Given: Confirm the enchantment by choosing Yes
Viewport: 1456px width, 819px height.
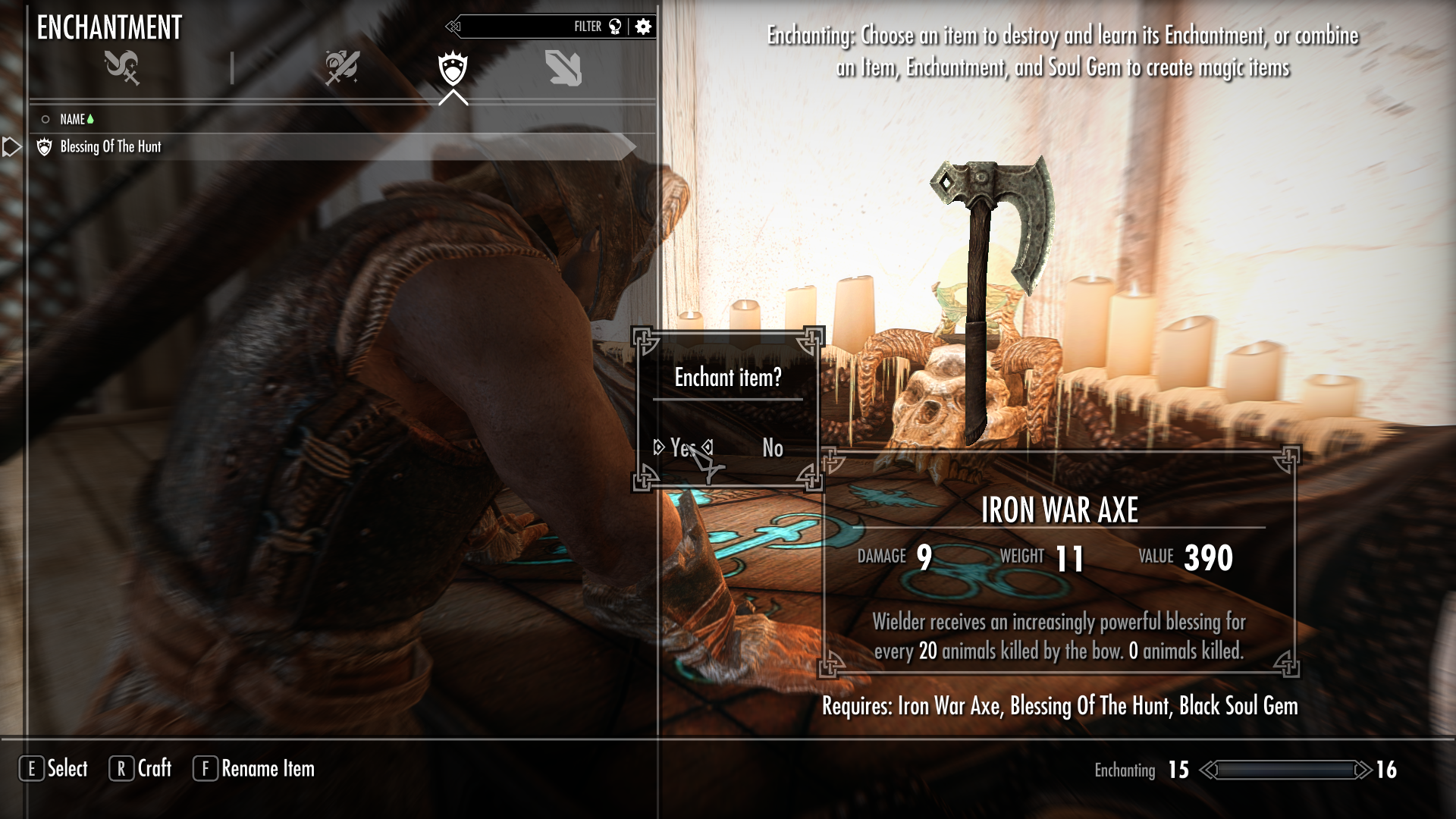Looking at the screenshot, I should coord(682,448).
